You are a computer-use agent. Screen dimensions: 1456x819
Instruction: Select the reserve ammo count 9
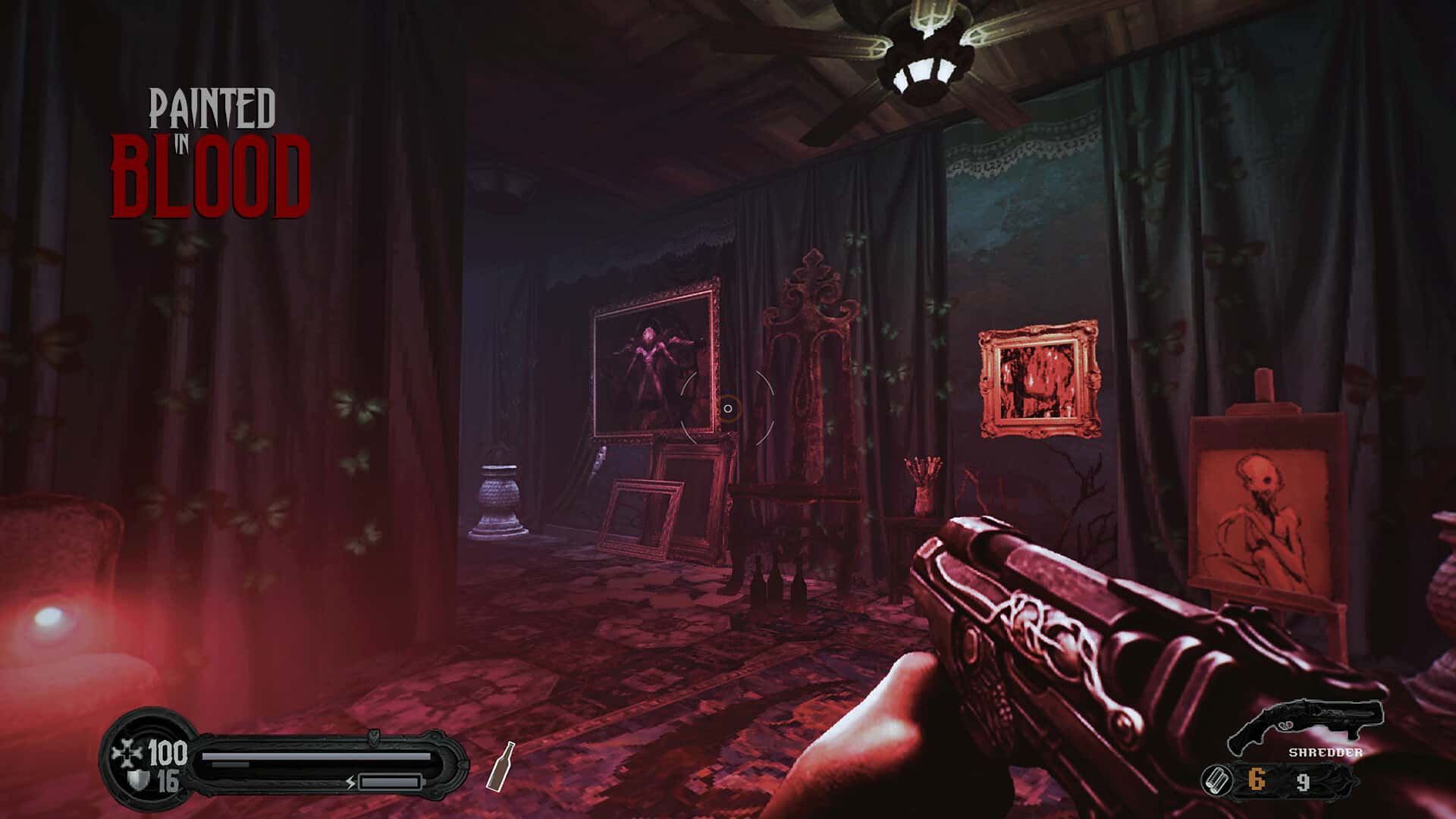1303,781
